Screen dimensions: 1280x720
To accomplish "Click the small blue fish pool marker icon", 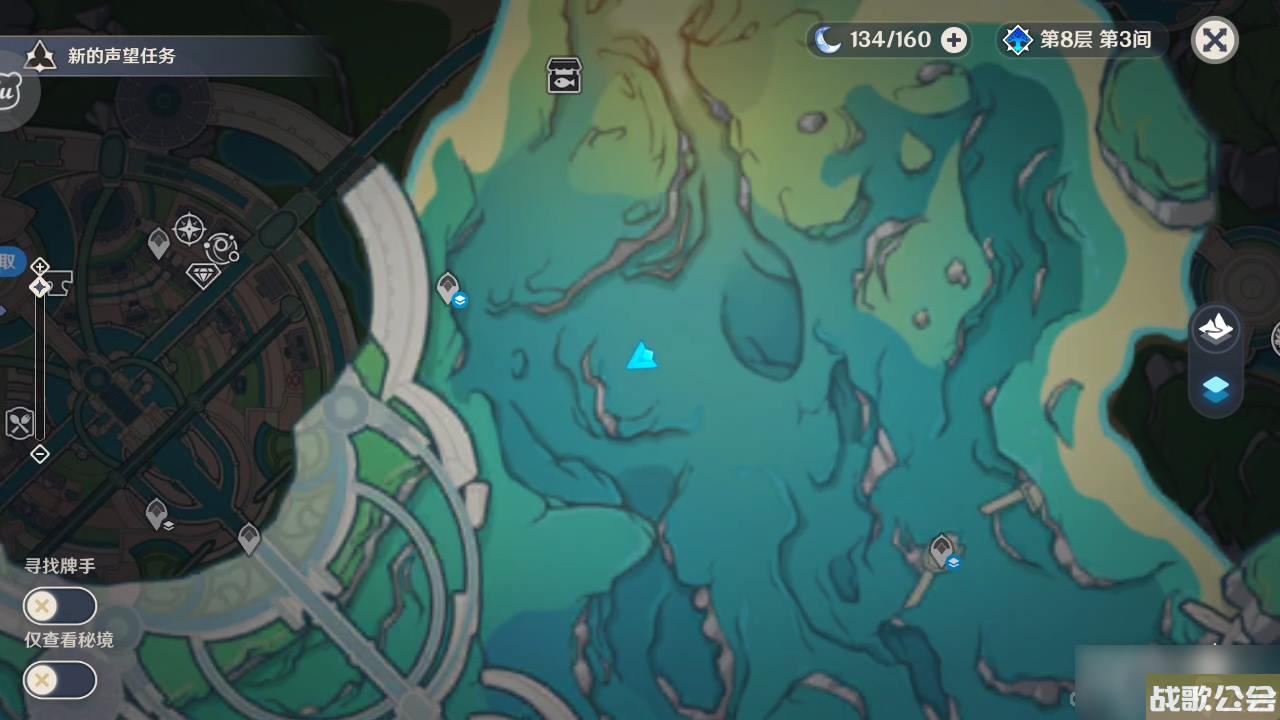I will click(x=460, y=299).
